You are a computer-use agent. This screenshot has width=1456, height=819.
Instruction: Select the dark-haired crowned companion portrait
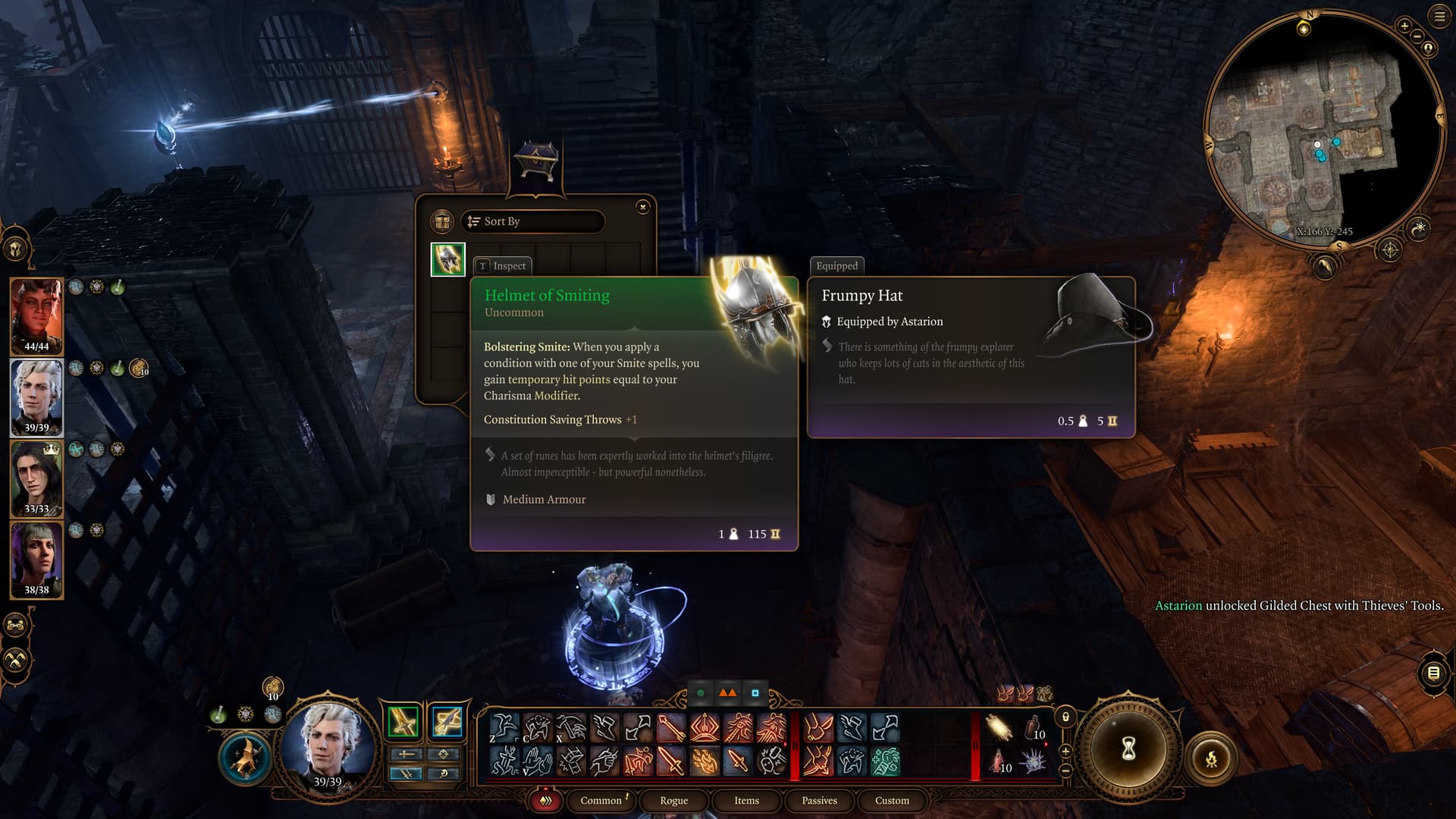(36, 479)
